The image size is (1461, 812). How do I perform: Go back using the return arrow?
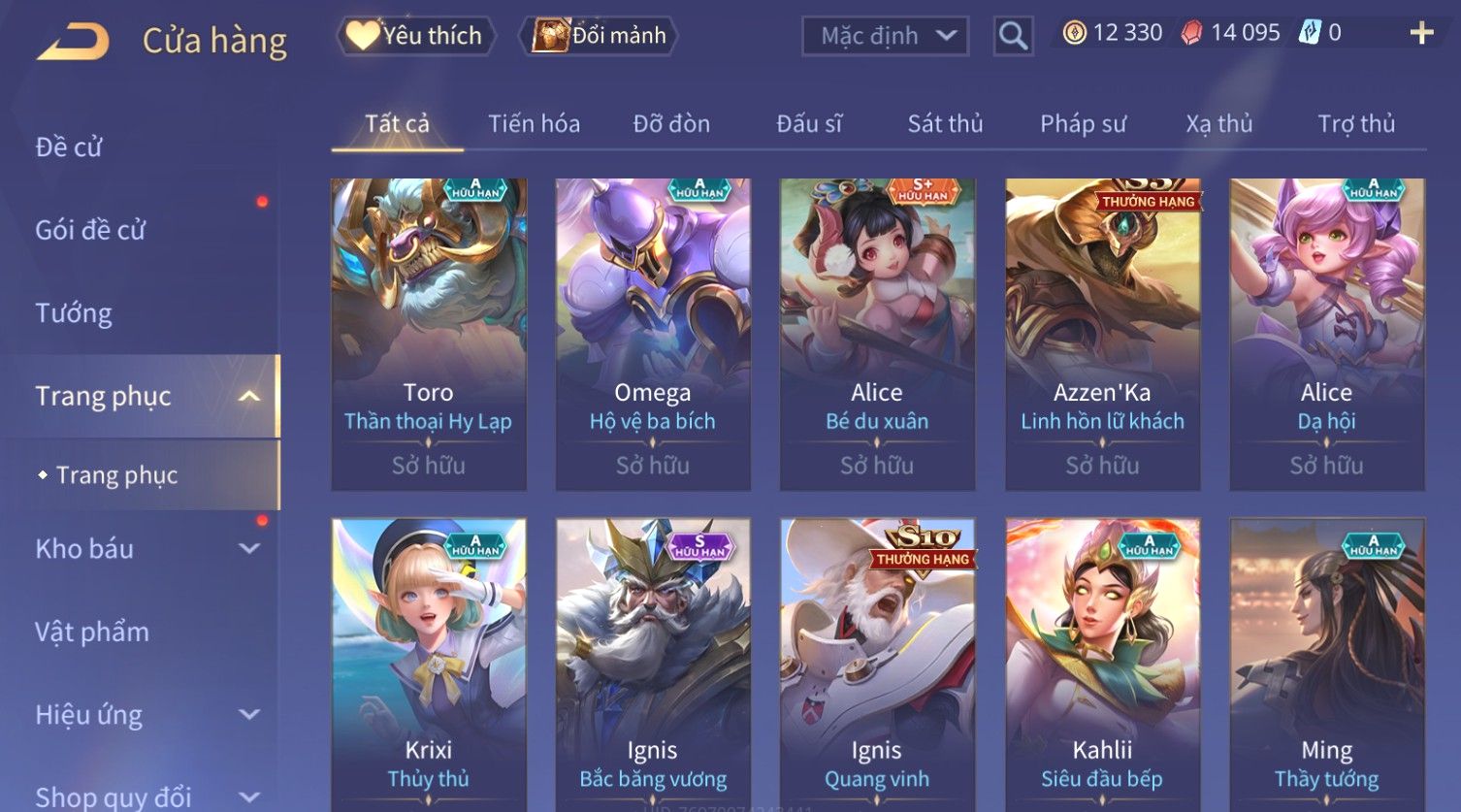pyautogui.click(x=74, y=42)
